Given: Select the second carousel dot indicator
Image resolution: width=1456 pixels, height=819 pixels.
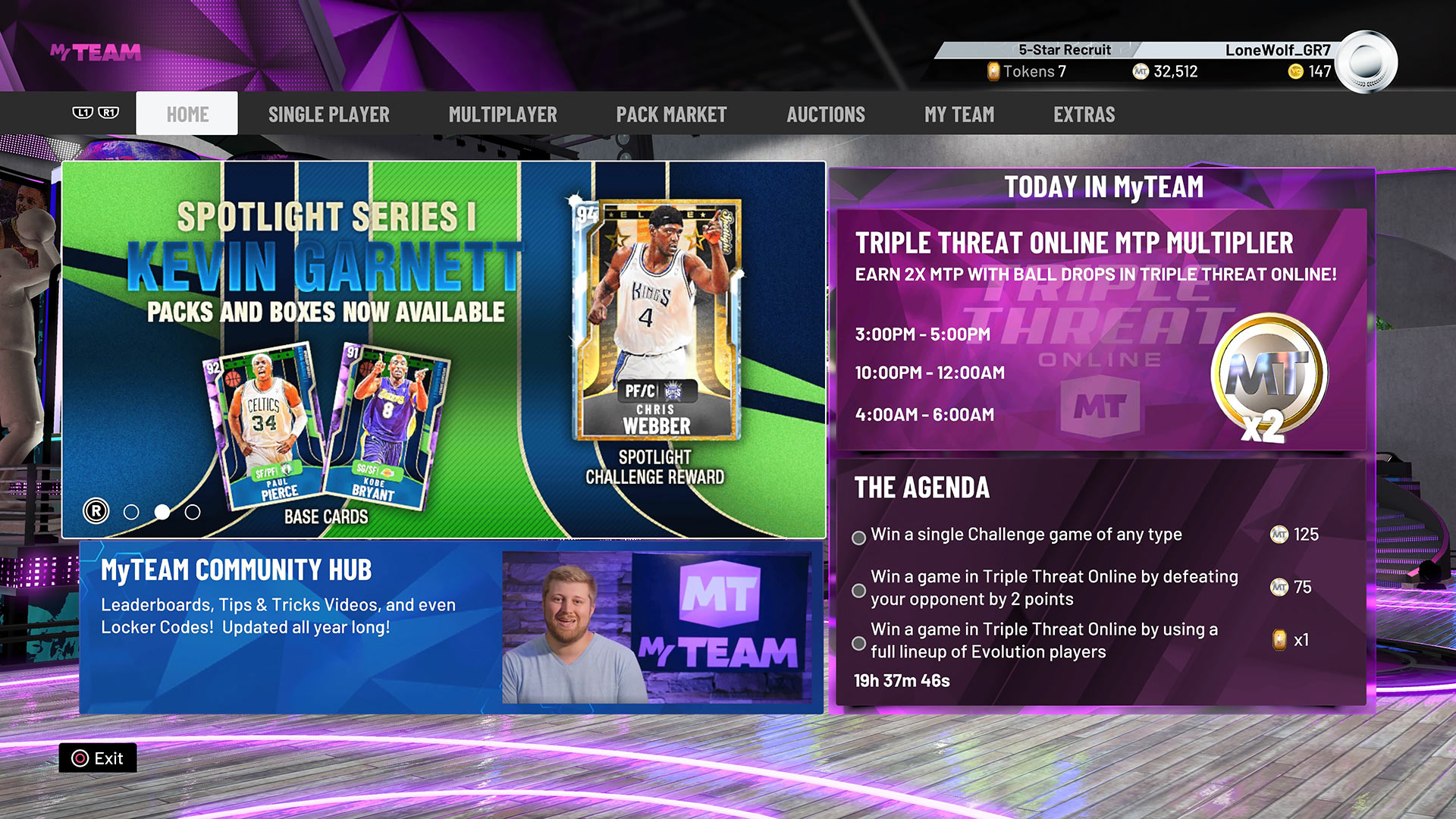Looking at the screenshot, I should point(162,512).
